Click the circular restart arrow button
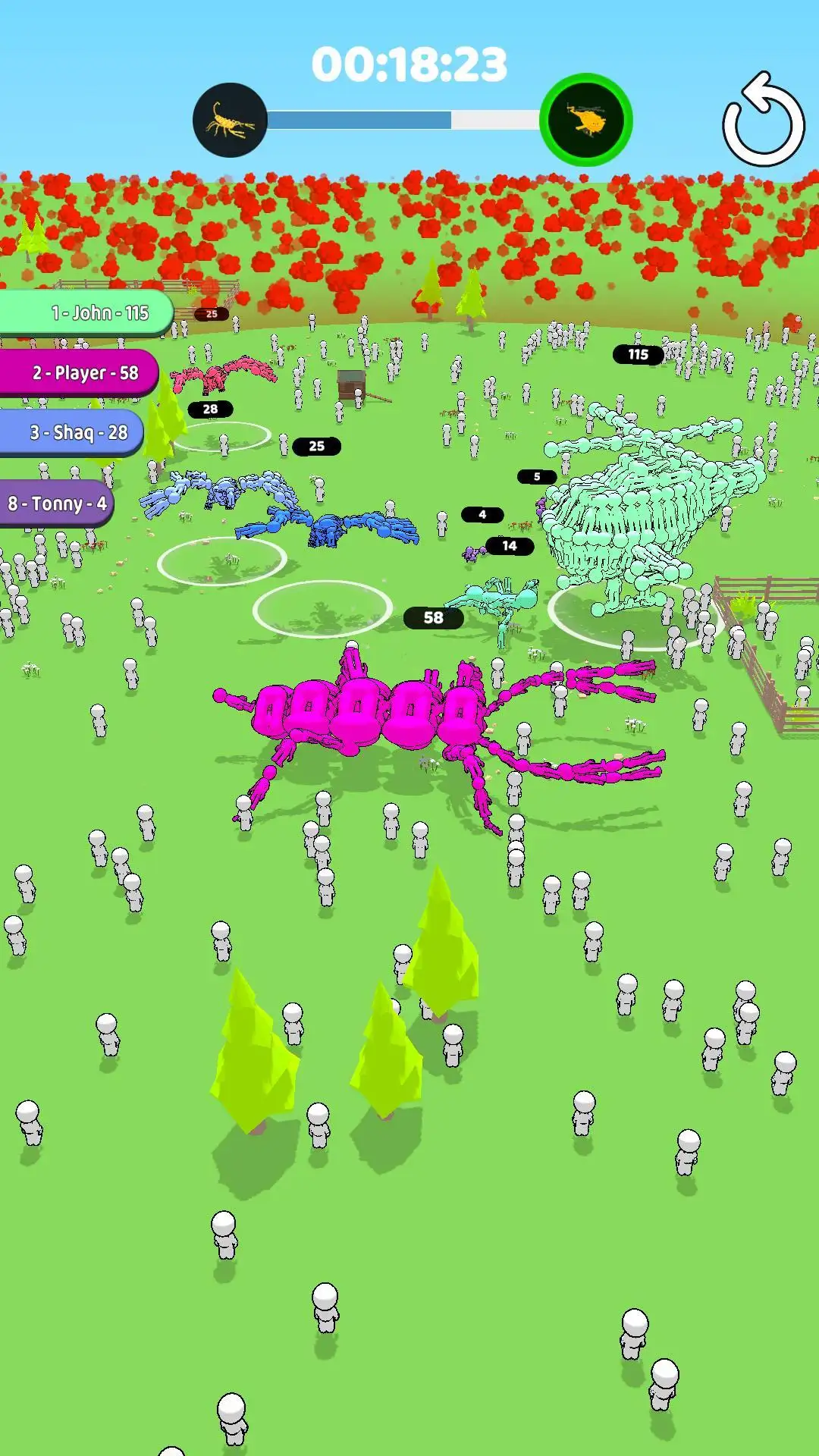The height and width of the screenshot is (1456, 819). (763, 121)
